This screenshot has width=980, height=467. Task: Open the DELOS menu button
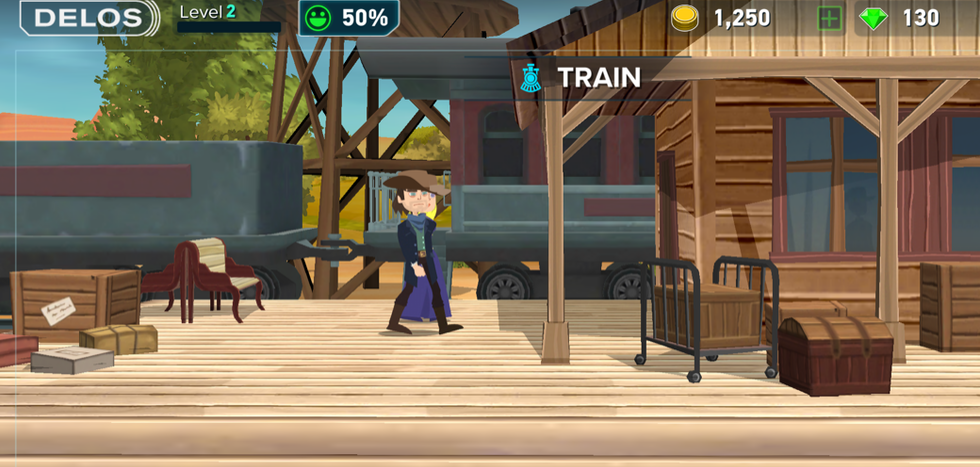(x=89, y=18)
